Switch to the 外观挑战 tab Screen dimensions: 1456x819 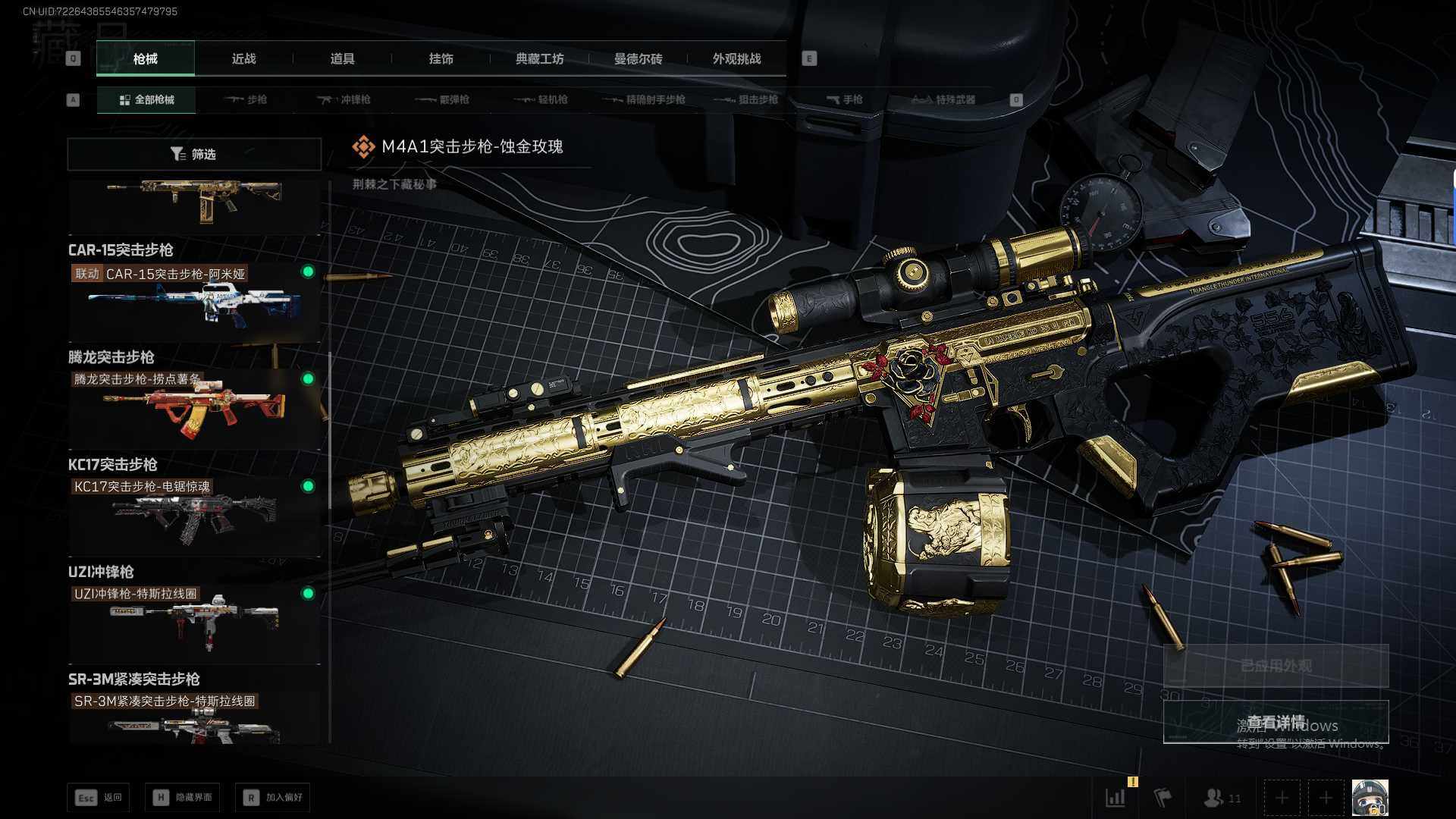[736, 58]
